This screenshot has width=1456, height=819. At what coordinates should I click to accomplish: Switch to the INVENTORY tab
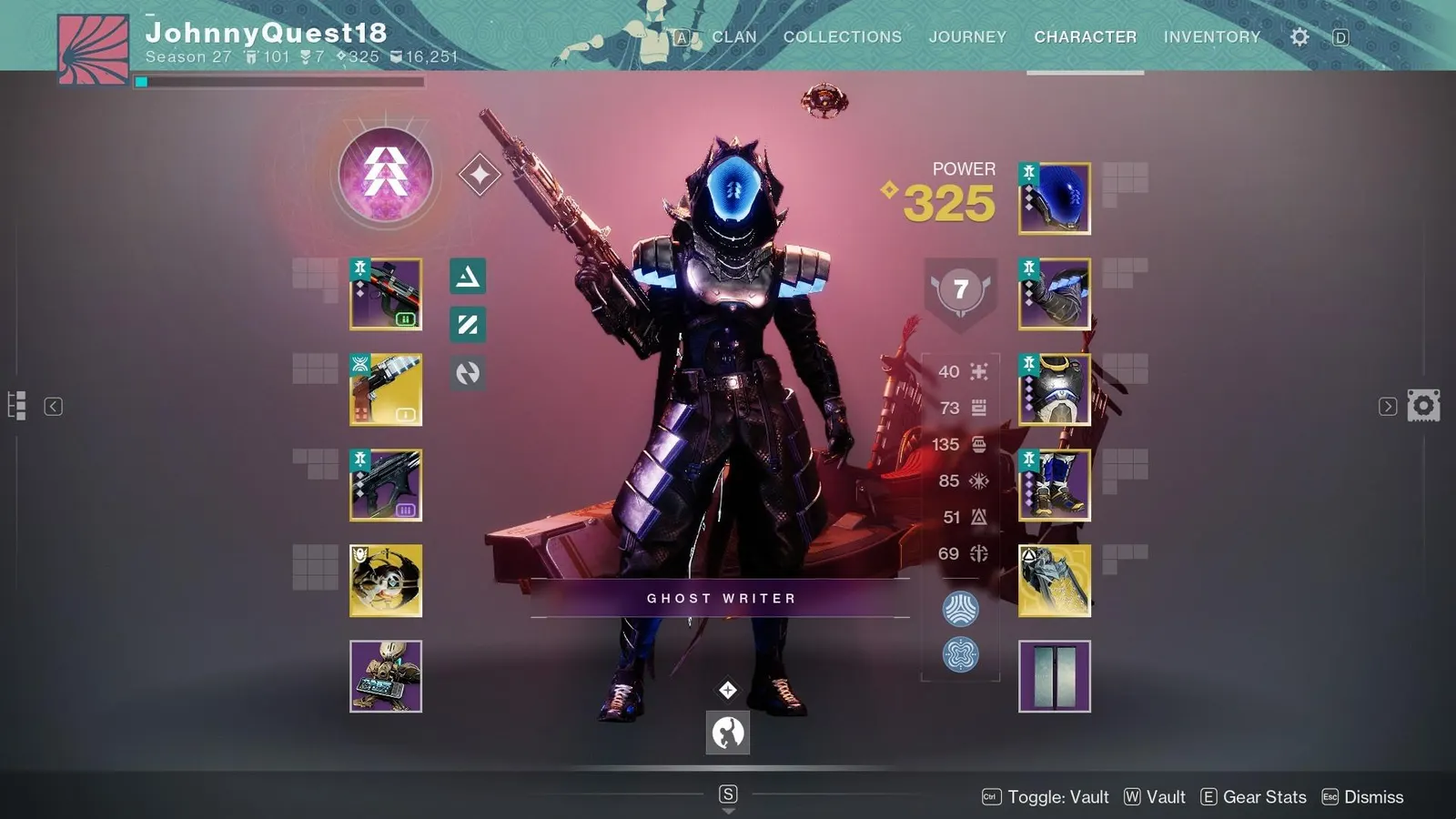[x=1212, y=37]
